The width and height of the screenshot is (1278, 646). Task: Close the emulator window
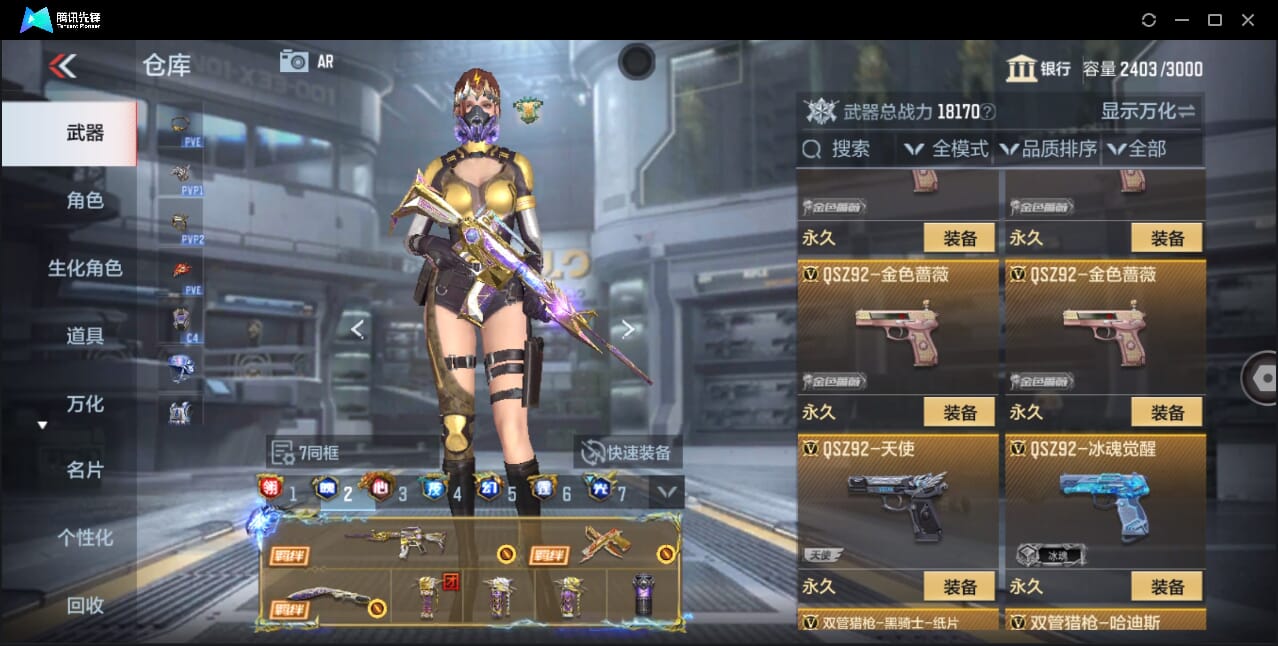coord(1247,20)
